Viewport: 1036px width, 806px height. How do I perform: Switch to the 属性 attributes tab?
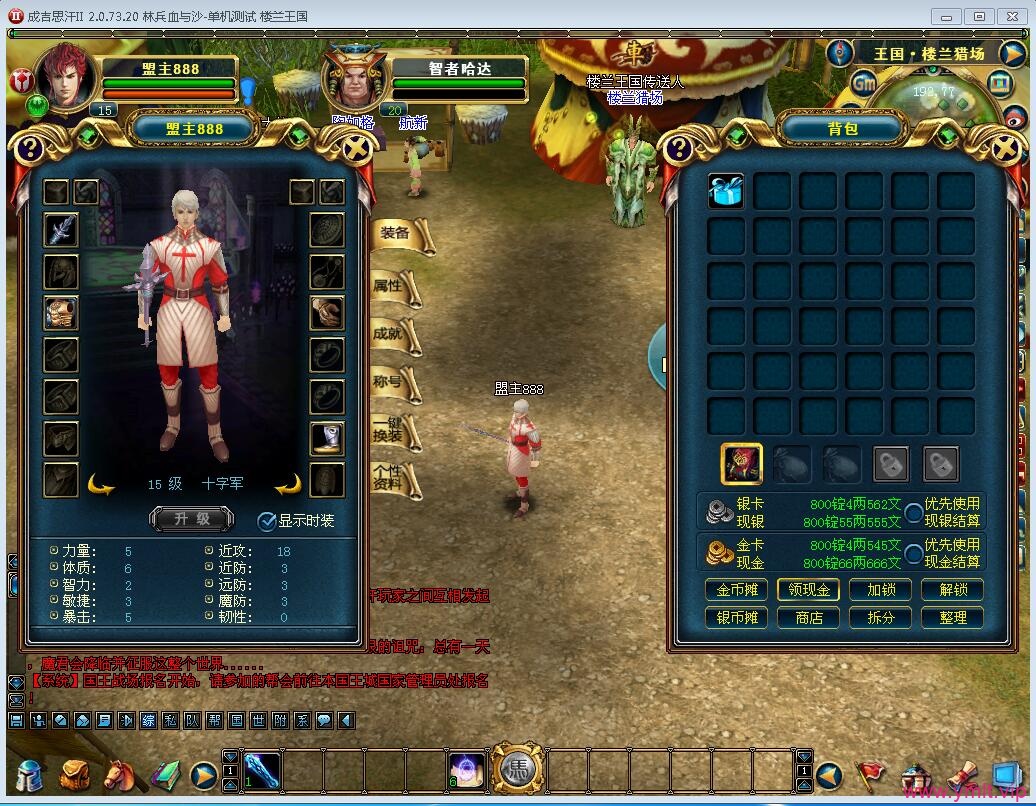click(x=389, y=285)
